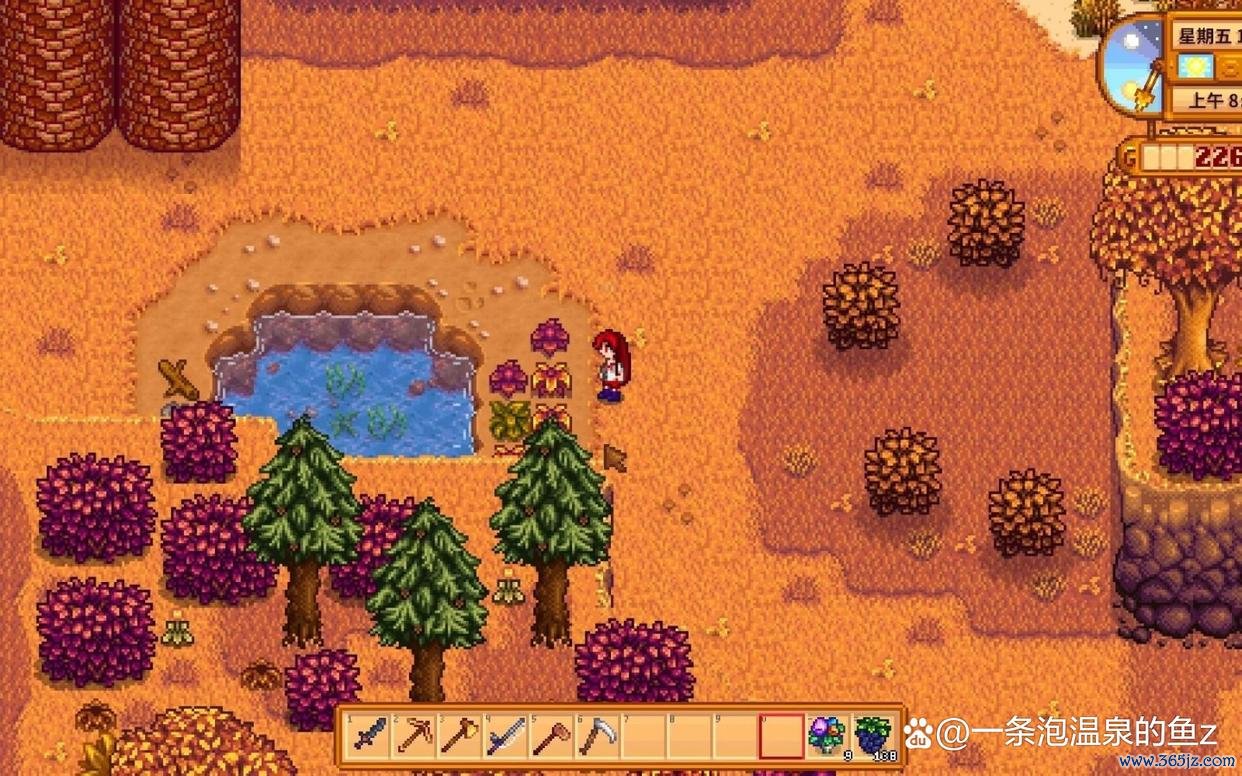Select the dark sword in hotbar slot 1
This screenshot has height=776, width=1242.
pyautogui.click(x=369, y=736)
